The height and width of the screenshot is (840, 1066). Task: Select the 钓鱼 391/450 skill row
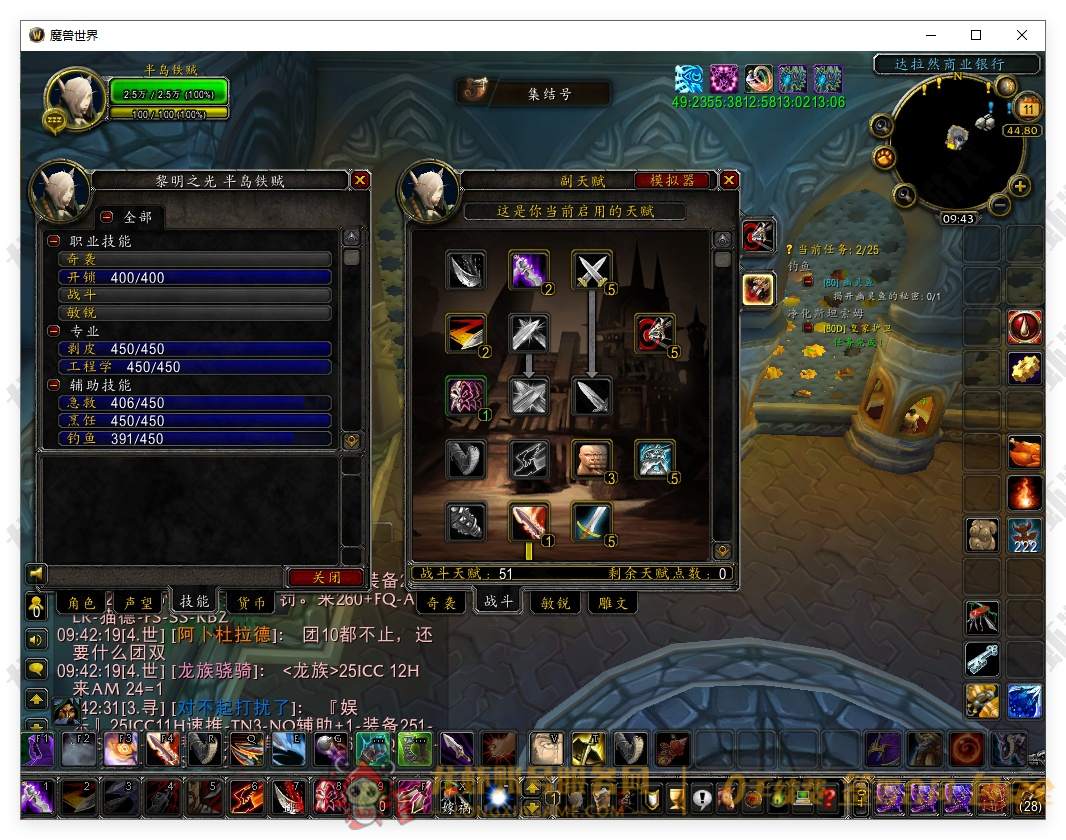(195, 439)
